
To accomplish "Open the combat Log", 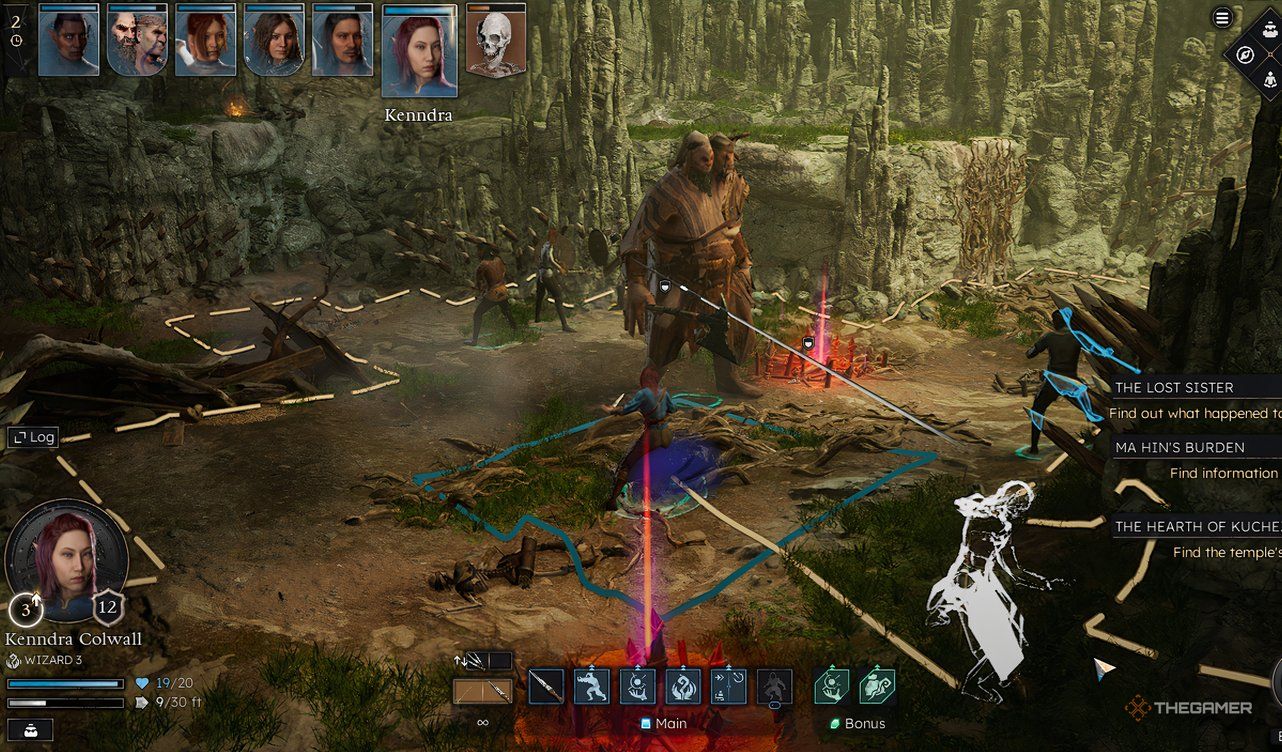I will 33,437.
